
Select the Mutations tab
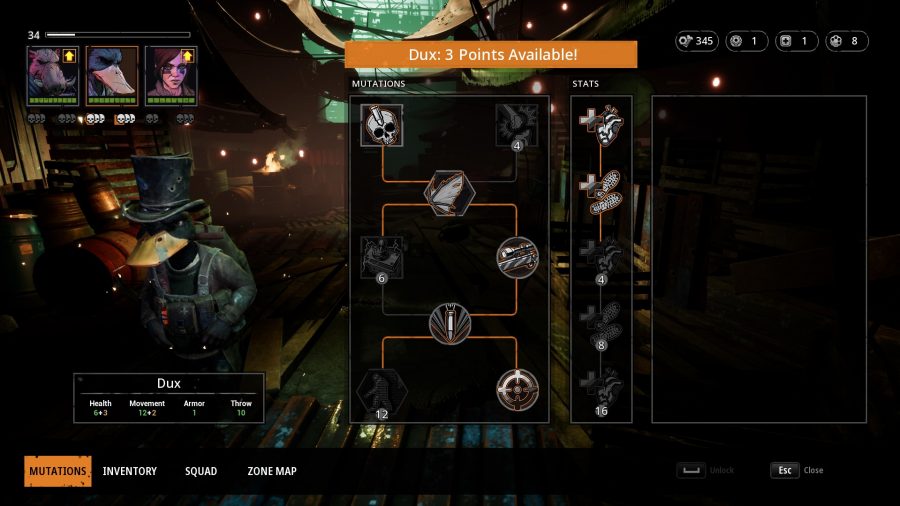click(x=58, y=471)
